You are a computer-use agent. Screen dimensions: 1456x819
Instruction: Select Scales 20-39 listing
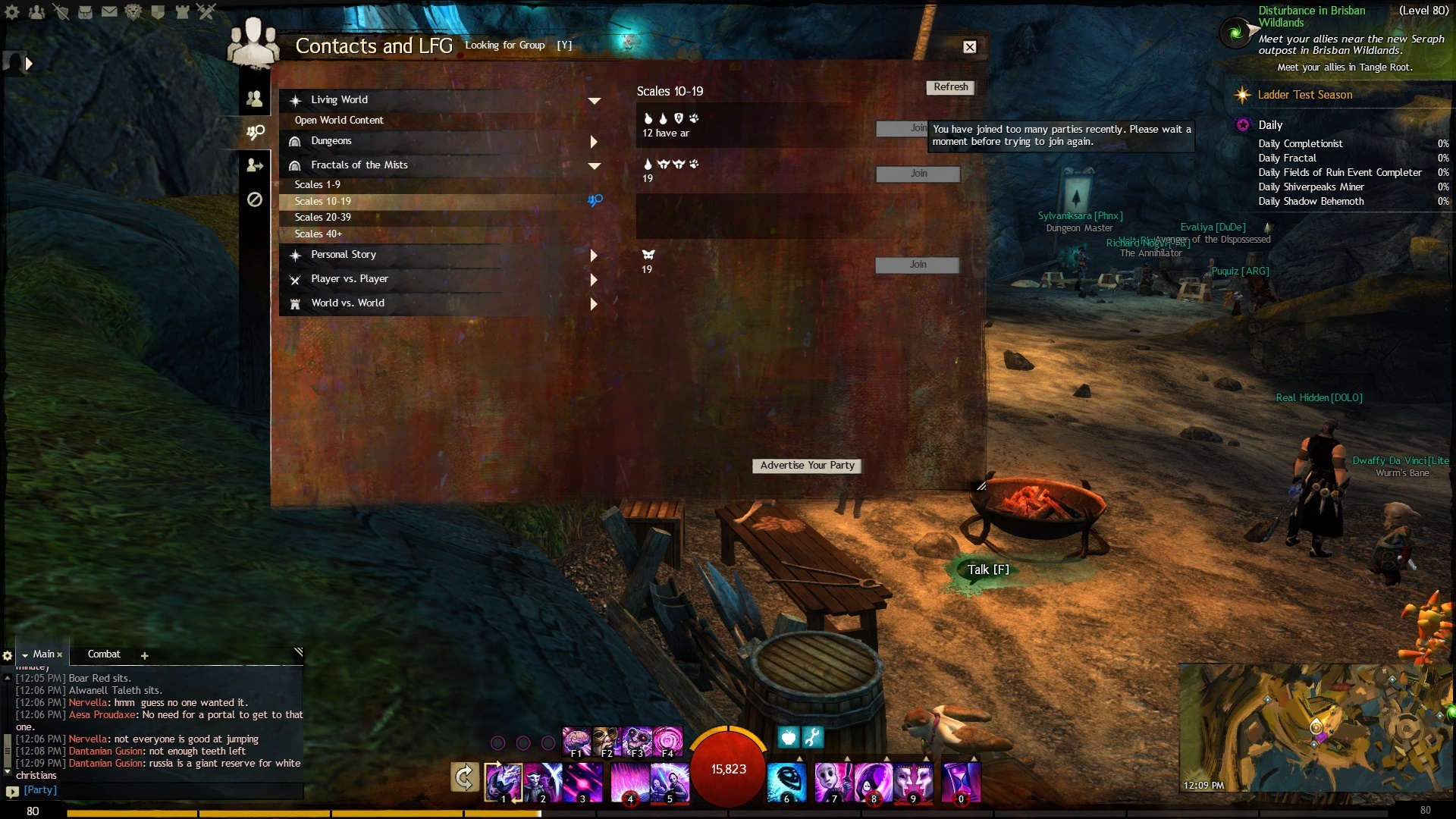point(323,218)
